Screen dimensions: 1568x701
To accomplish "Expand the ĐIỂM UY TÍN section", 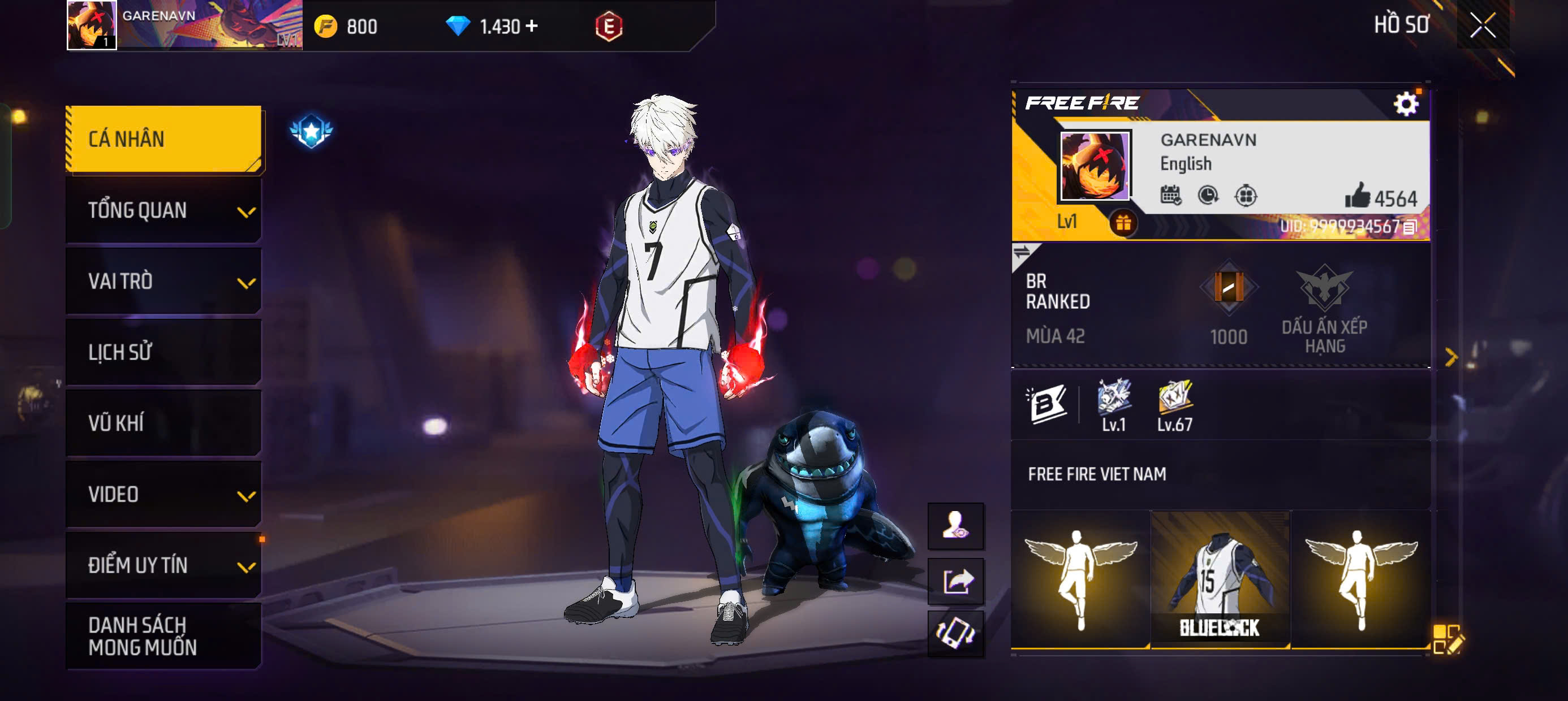I will click(161, 565).
